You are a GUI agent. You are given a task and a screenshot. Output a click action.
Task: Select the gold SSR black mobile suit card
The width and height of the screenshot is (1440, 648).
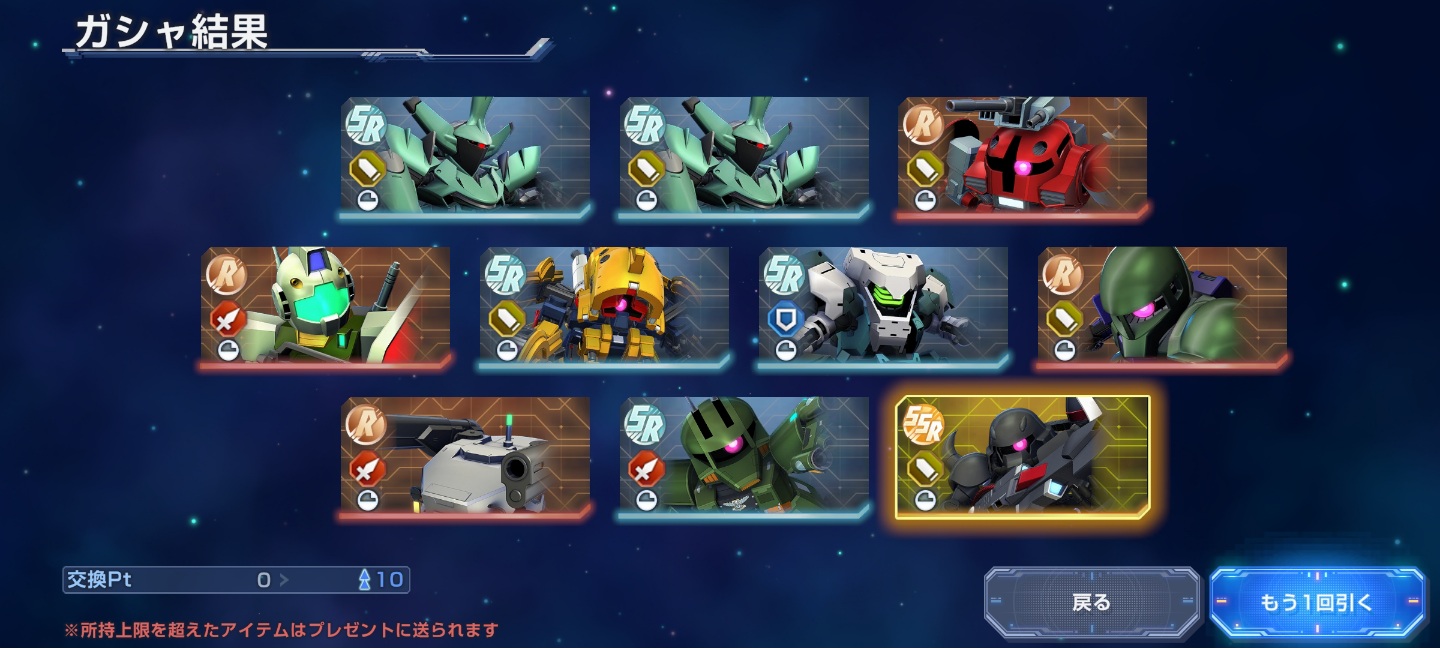click(x=1022, y=457)
